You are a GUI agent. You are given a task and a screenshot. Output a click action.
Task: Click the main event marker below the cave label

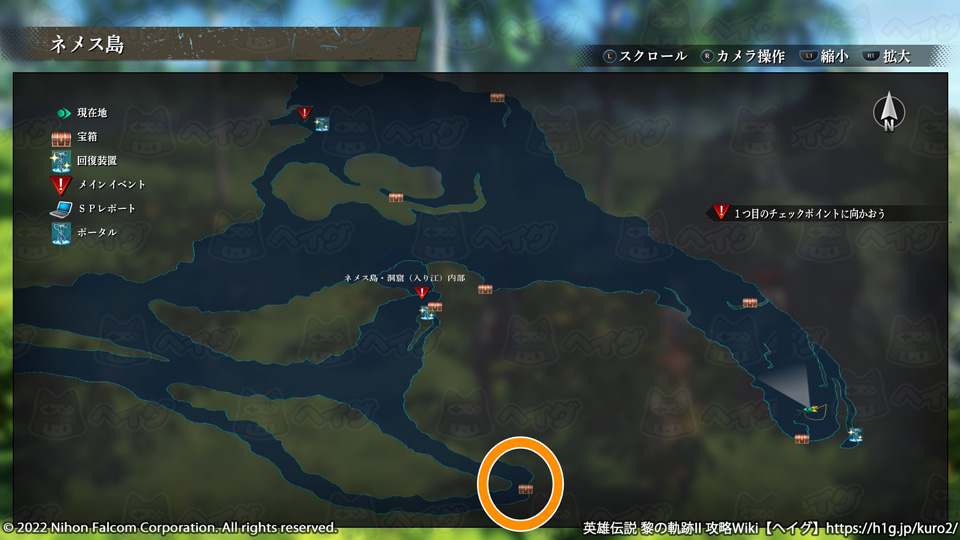tap(422, 294)
